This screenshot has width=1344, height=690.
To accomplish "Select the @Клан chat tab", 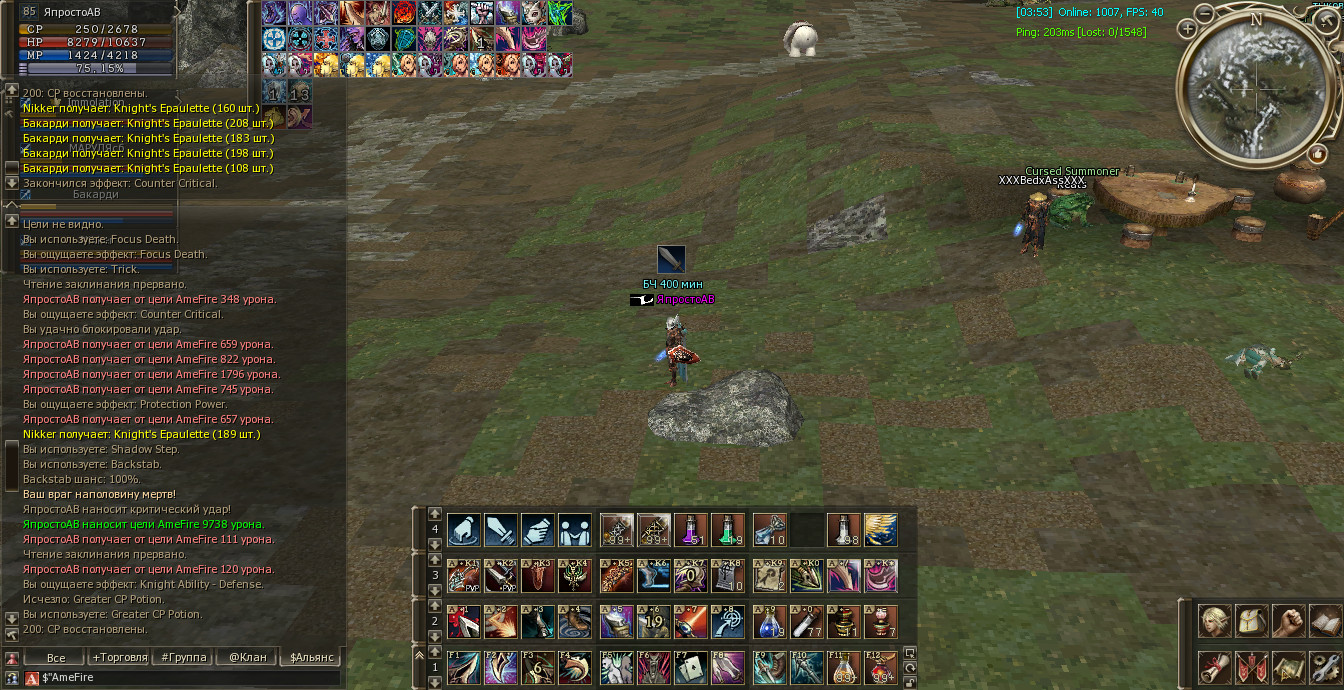I will (x=247, y=657).
